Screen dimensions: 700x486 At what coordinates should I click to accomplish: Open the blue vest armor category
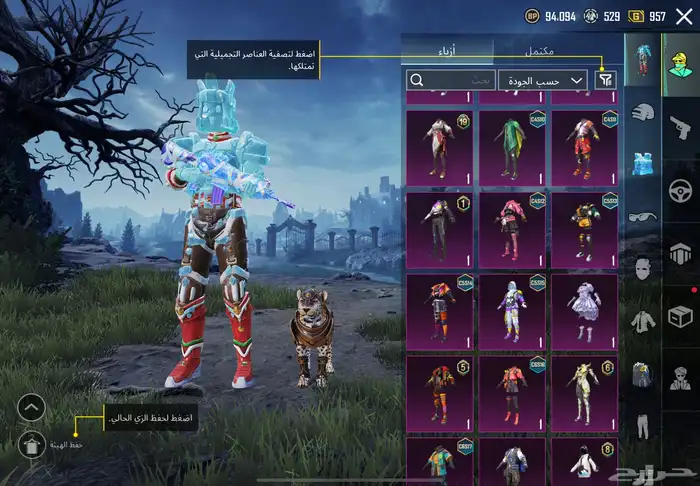pyautogui.click(x=641, y=162)
